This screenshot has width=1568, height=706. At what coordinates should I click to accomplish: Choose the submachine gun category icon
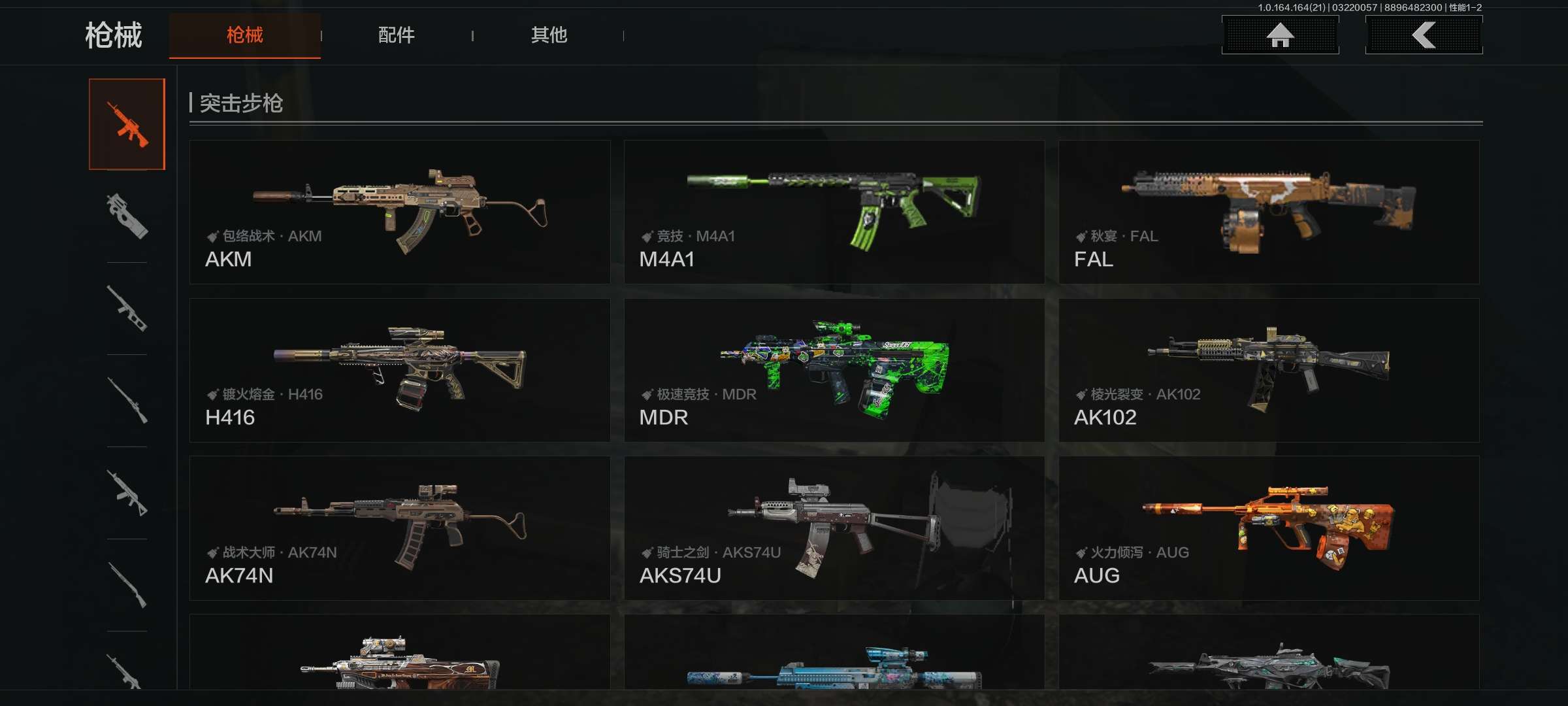pos(127,216)
